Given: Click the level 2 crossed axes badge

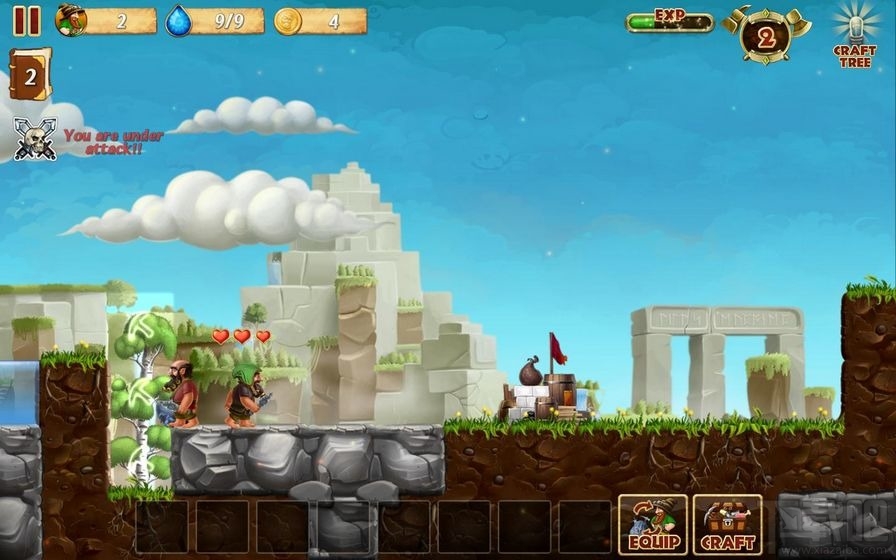Looking at the screenshot, I should point(766,36).
